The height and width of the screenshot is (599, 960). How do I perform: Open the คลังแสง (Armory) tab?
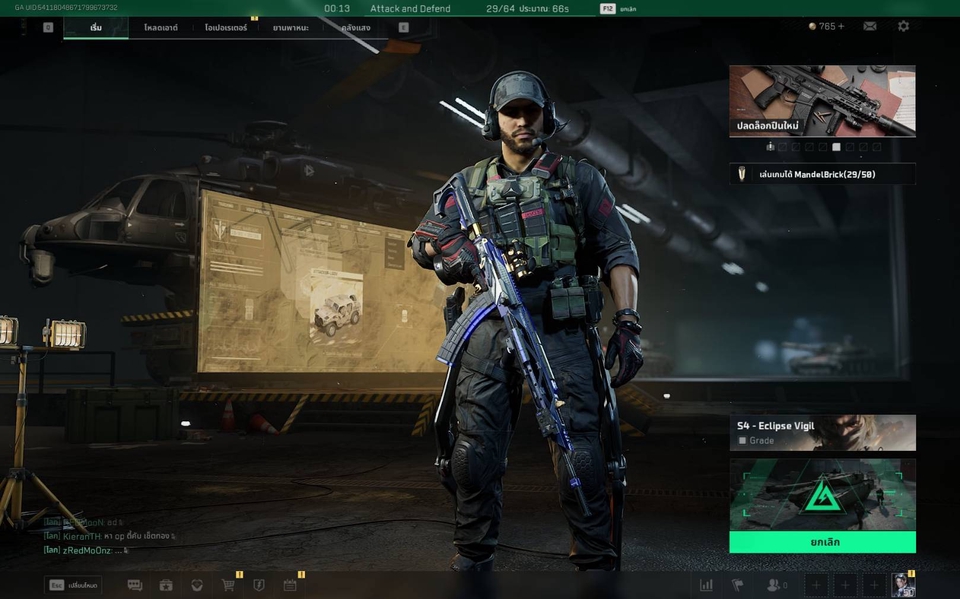click(356, 28)
